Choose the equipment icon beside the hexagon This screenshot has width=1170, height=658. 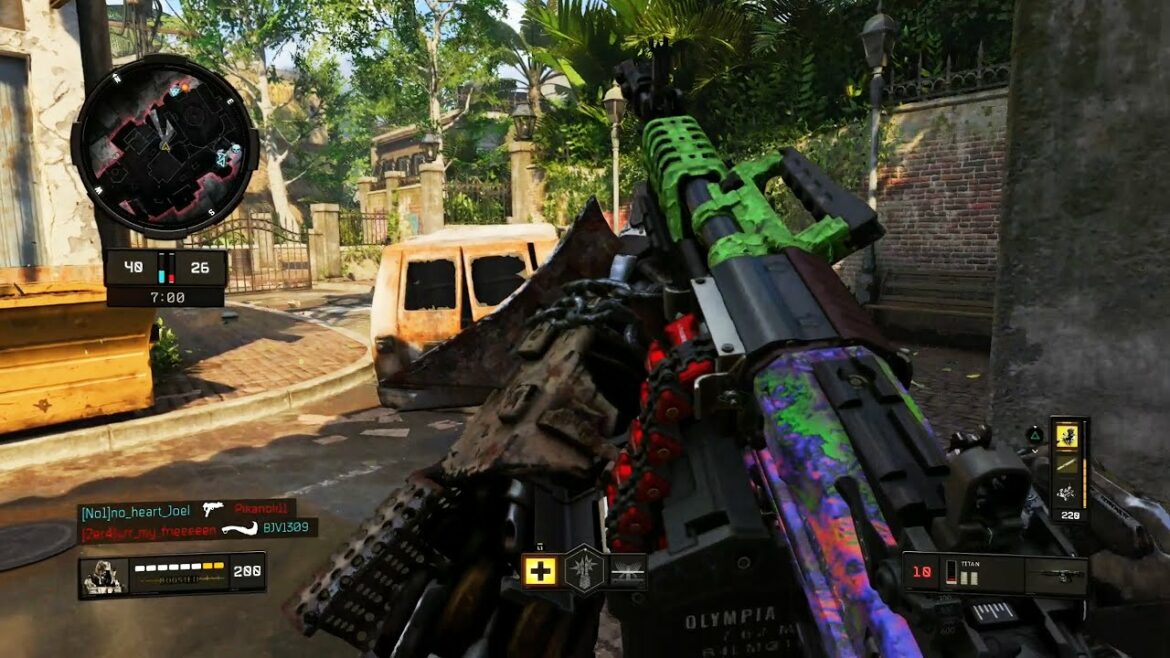628,571
